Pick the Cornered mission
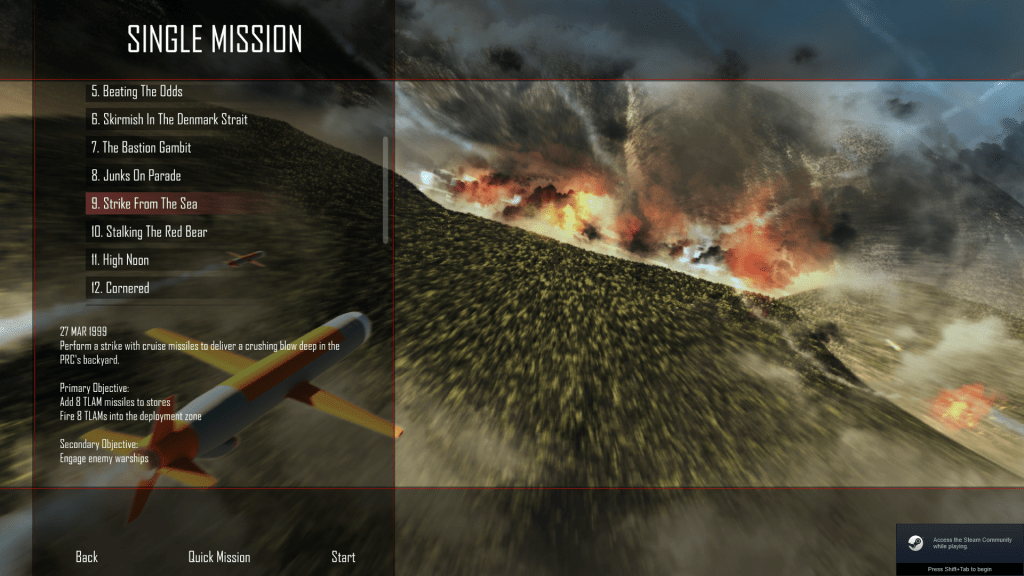 (120, 288)
